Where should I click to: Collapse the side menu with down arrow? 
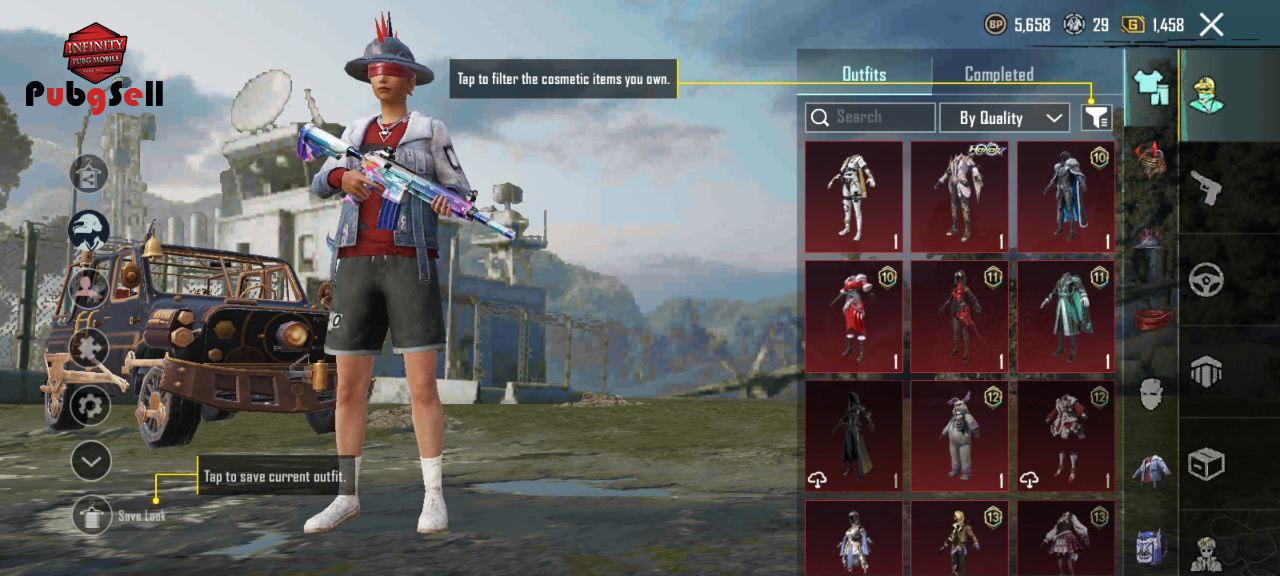pyautogui.click(x=91, y=461)
